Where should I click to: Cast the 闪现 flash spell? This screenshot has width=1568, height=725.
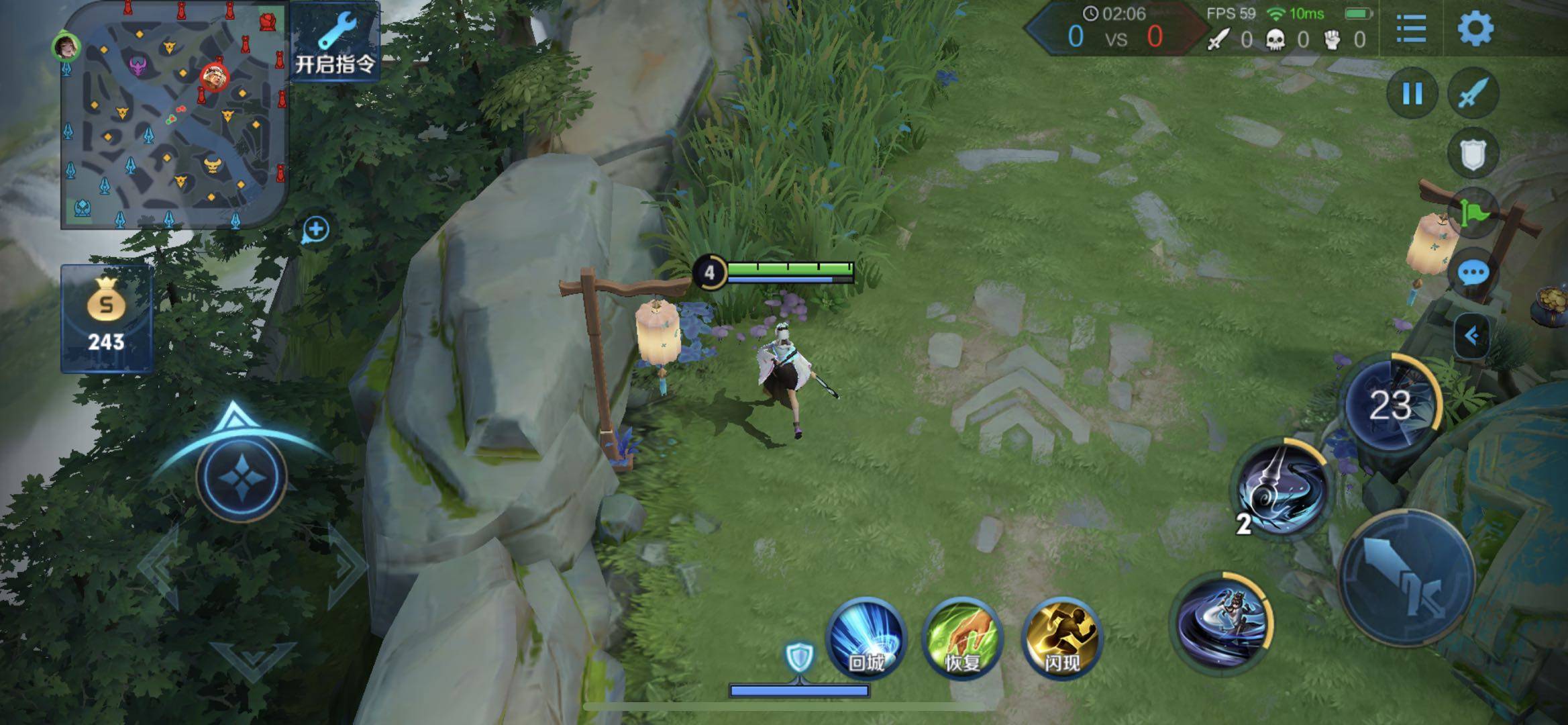tap(1061, 638)
